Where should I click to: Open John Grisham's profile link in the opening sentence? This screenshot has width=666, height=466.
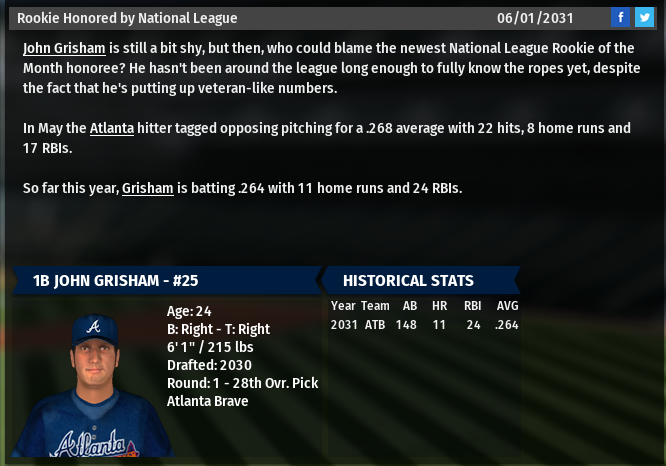[x=64, y=48]
